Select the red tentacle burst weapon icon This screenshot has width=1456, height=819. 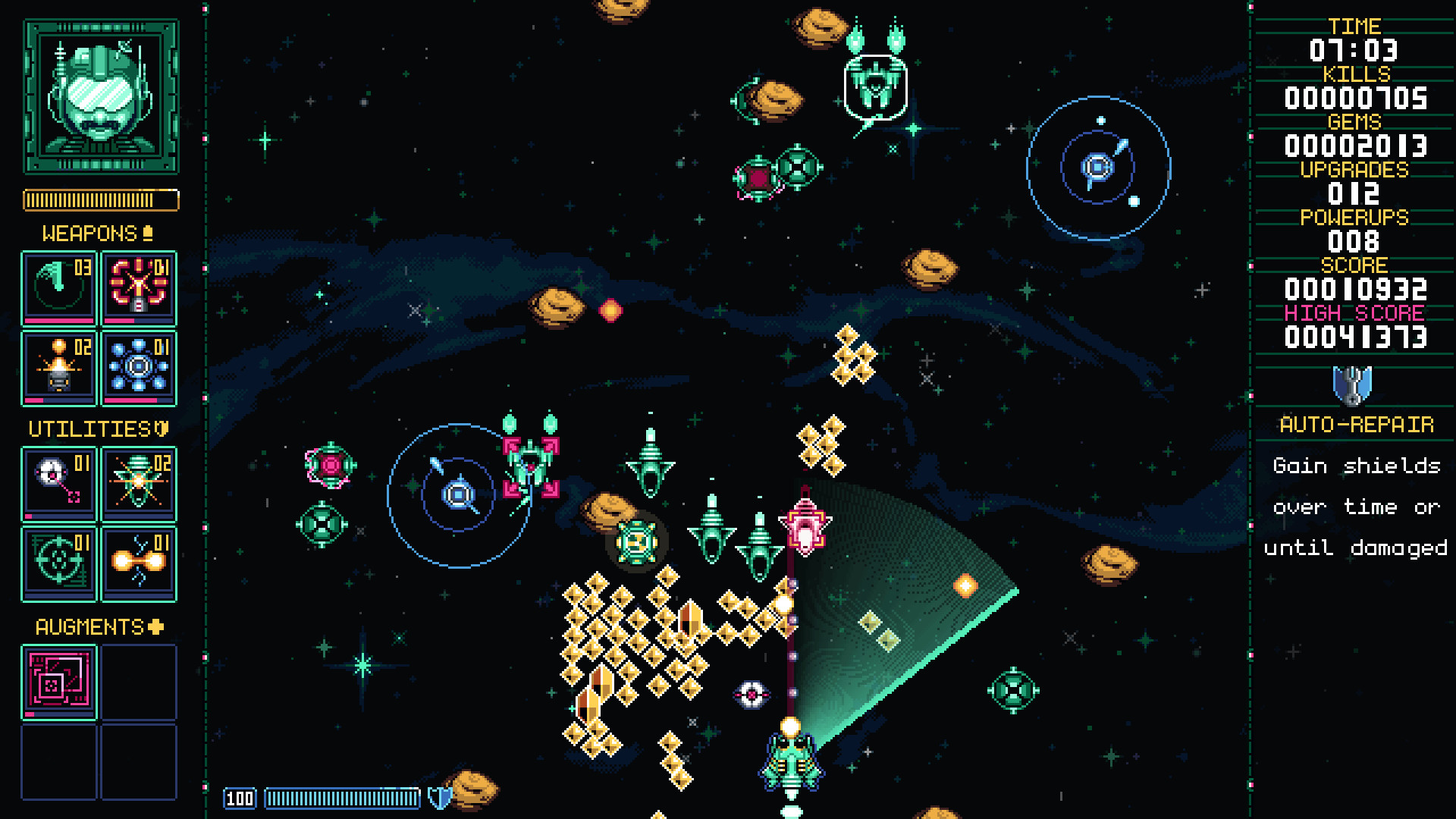coord(139,288)
